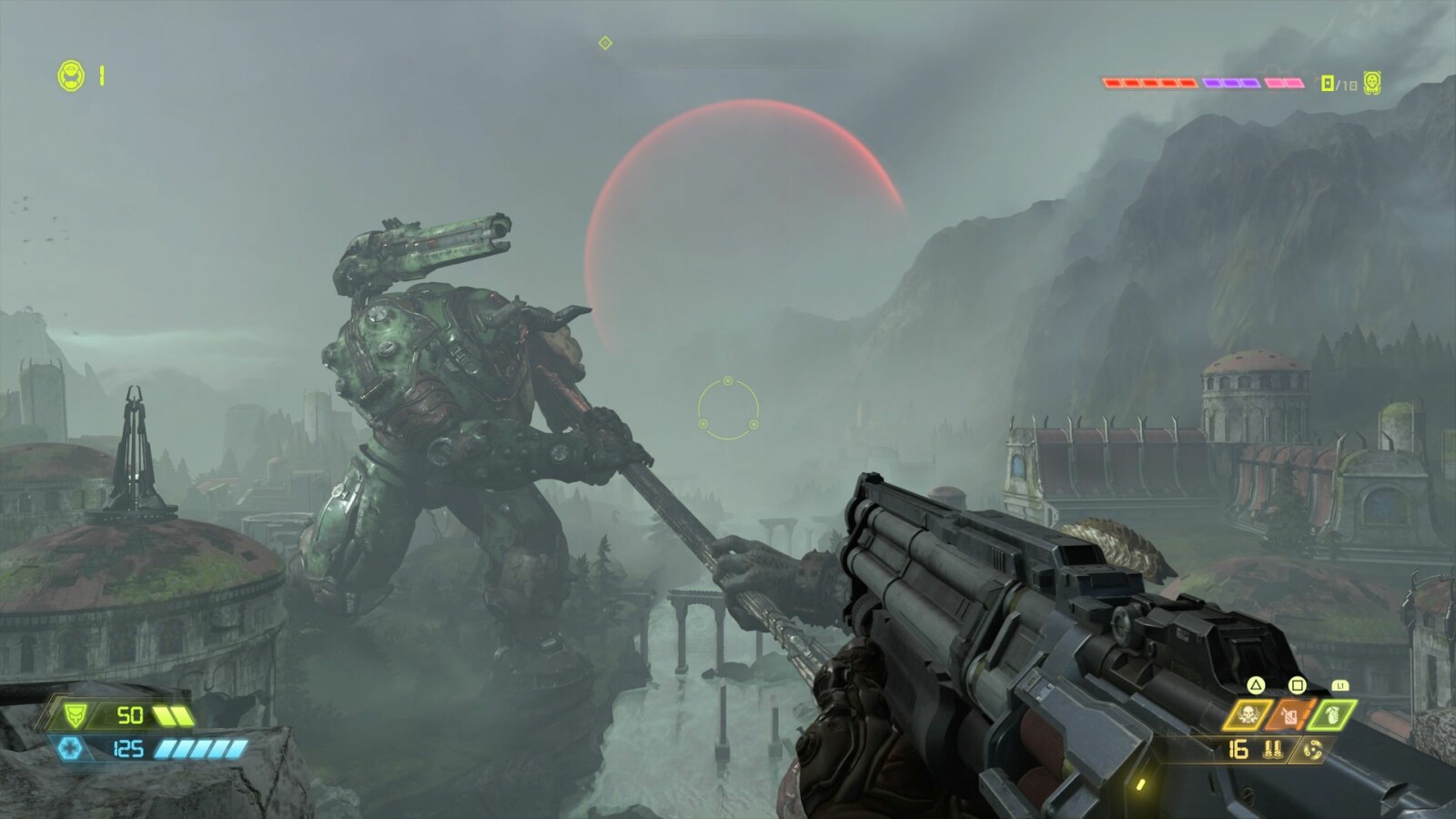Click the circular weapon mod icon
This screenshot has height=819, width=1456.
coord(1312,750)
